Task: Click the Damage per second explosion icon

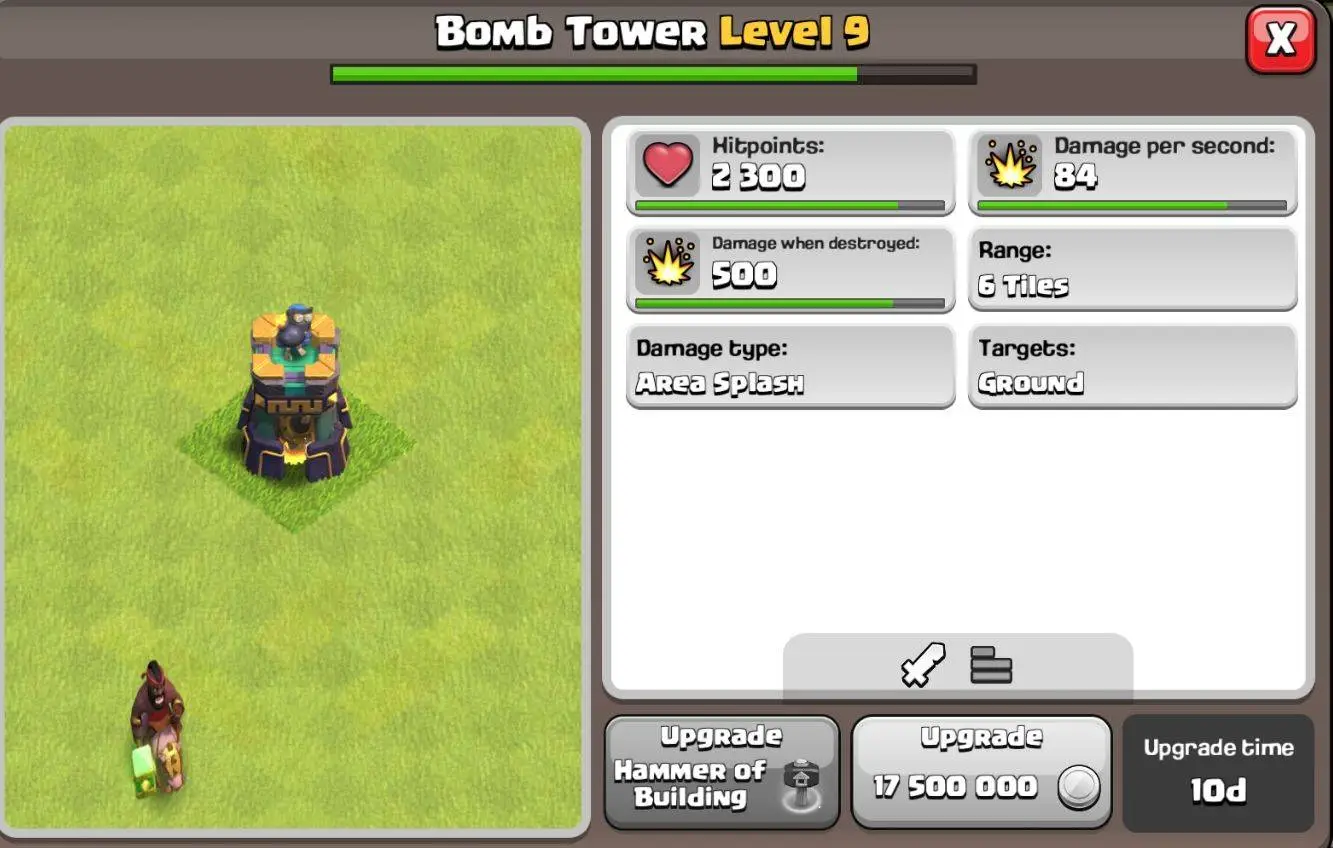Action: click(1010, 166)
